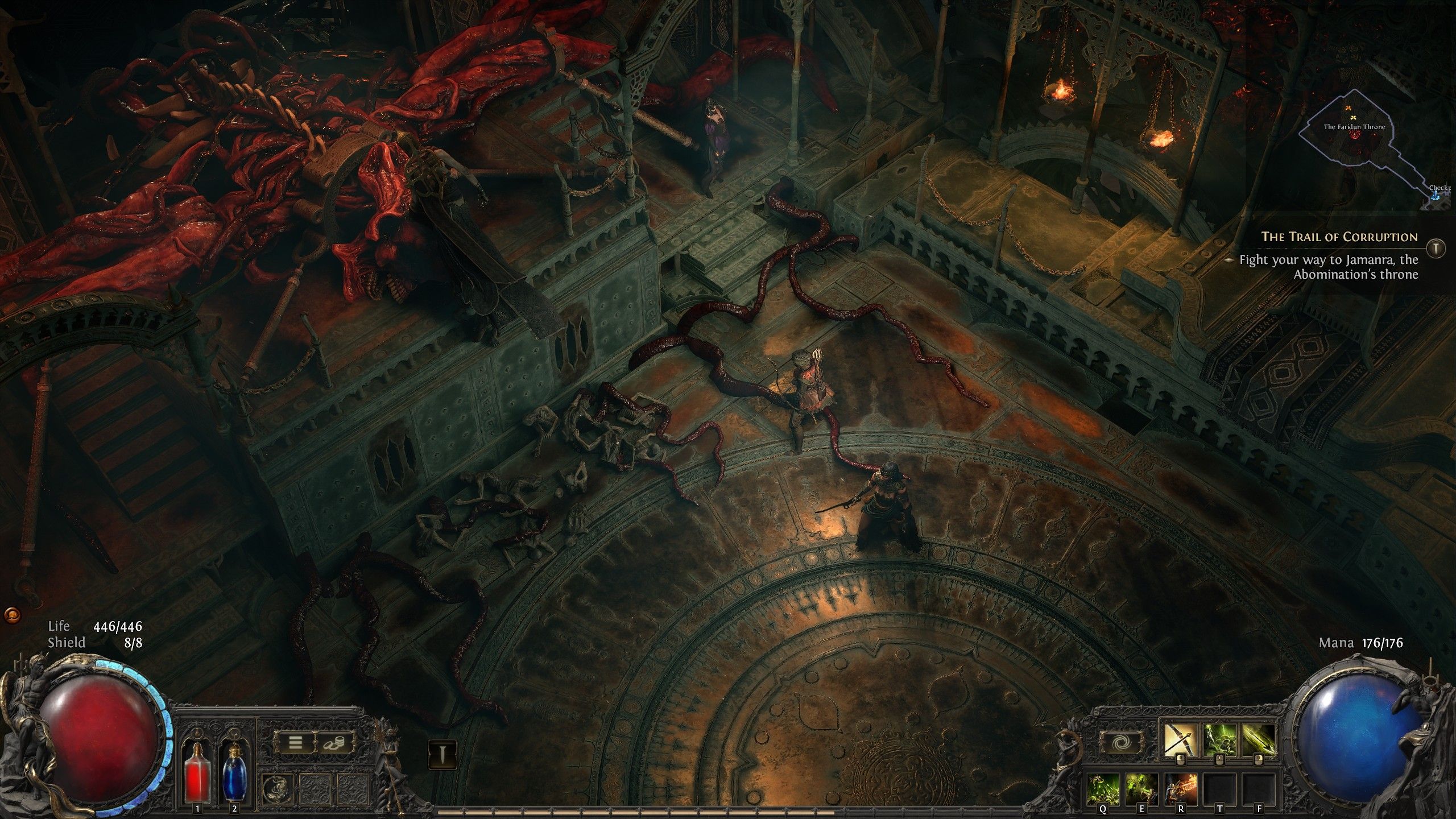Click the round charm slot beside the flasks
The height and width of the screenshot is (819, 1456).
277,789
